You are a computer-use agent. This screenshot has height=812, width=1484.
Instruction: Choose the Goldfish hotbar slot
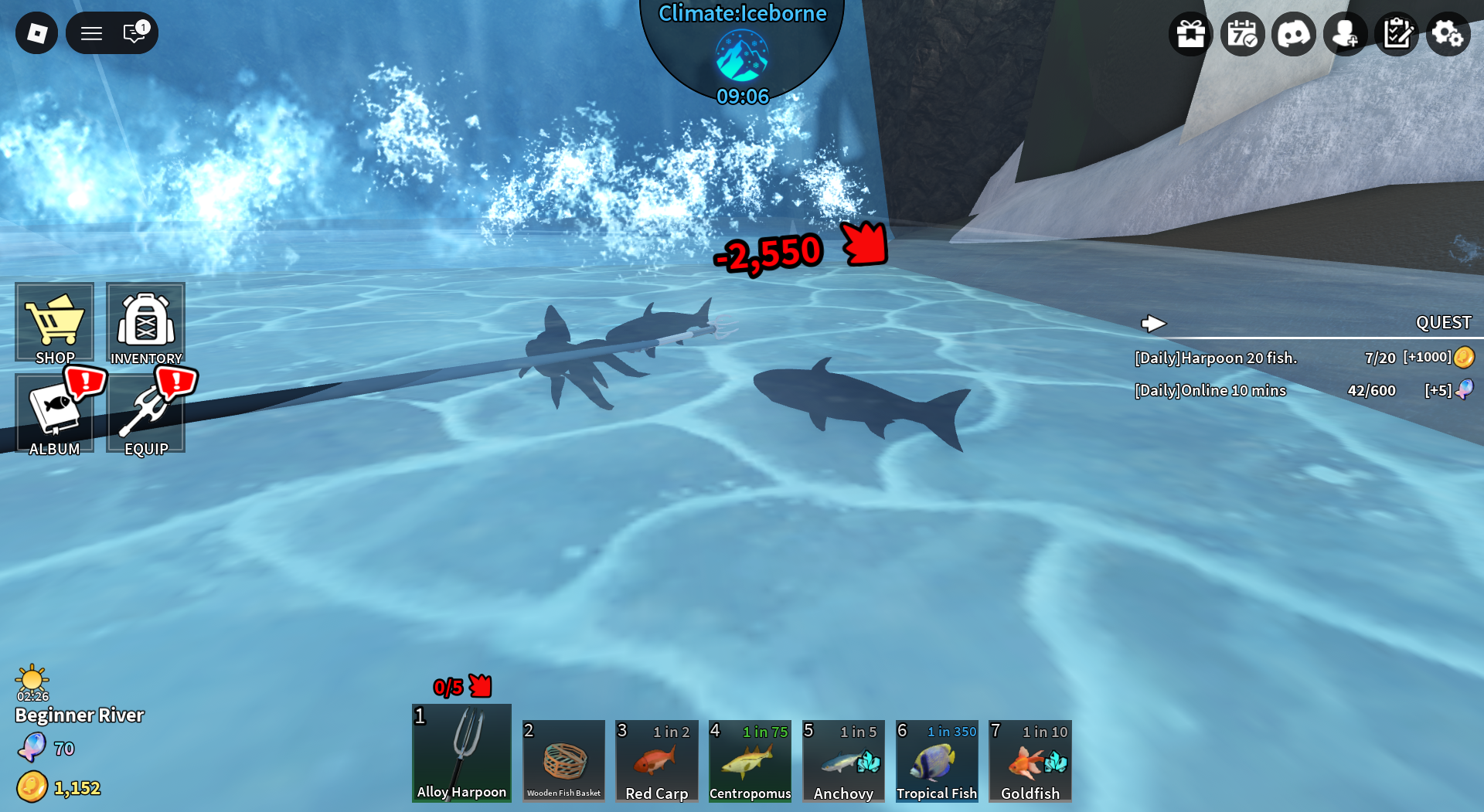point(1030,761)
